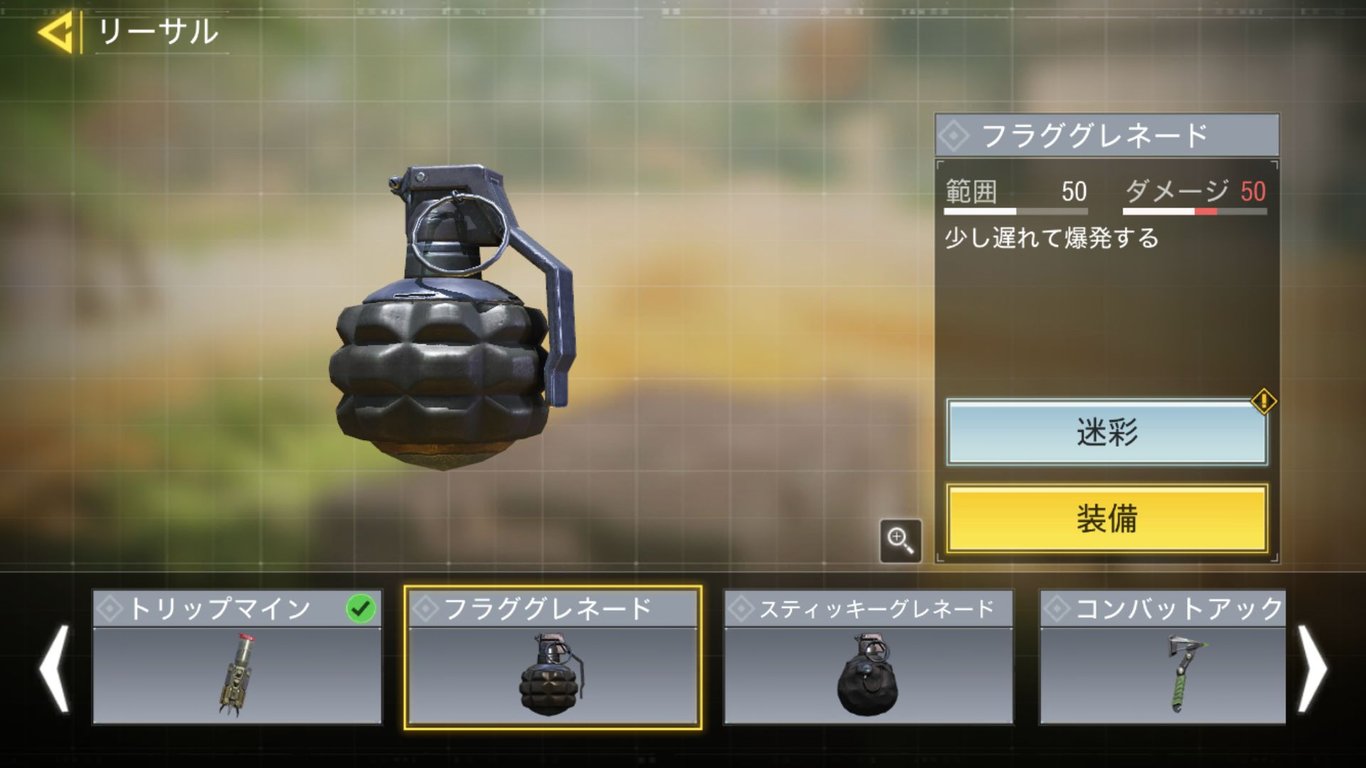The width and height of the screenshot is (1366, 768).
Task: Open the magnifier zoom icon near the grenade
Action: (901, 540)
